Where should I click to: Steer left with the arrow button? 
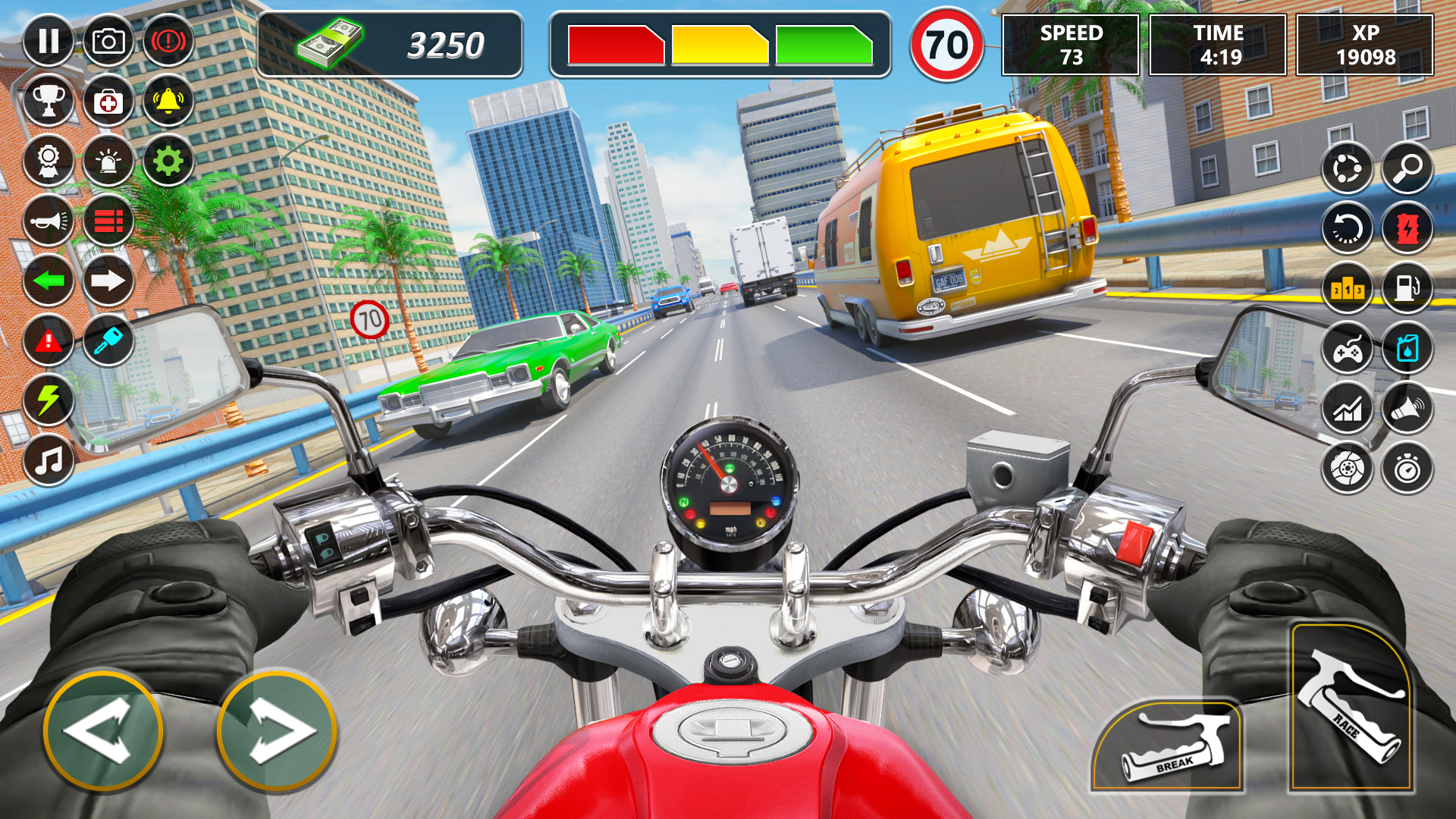[x=103, y=731]
